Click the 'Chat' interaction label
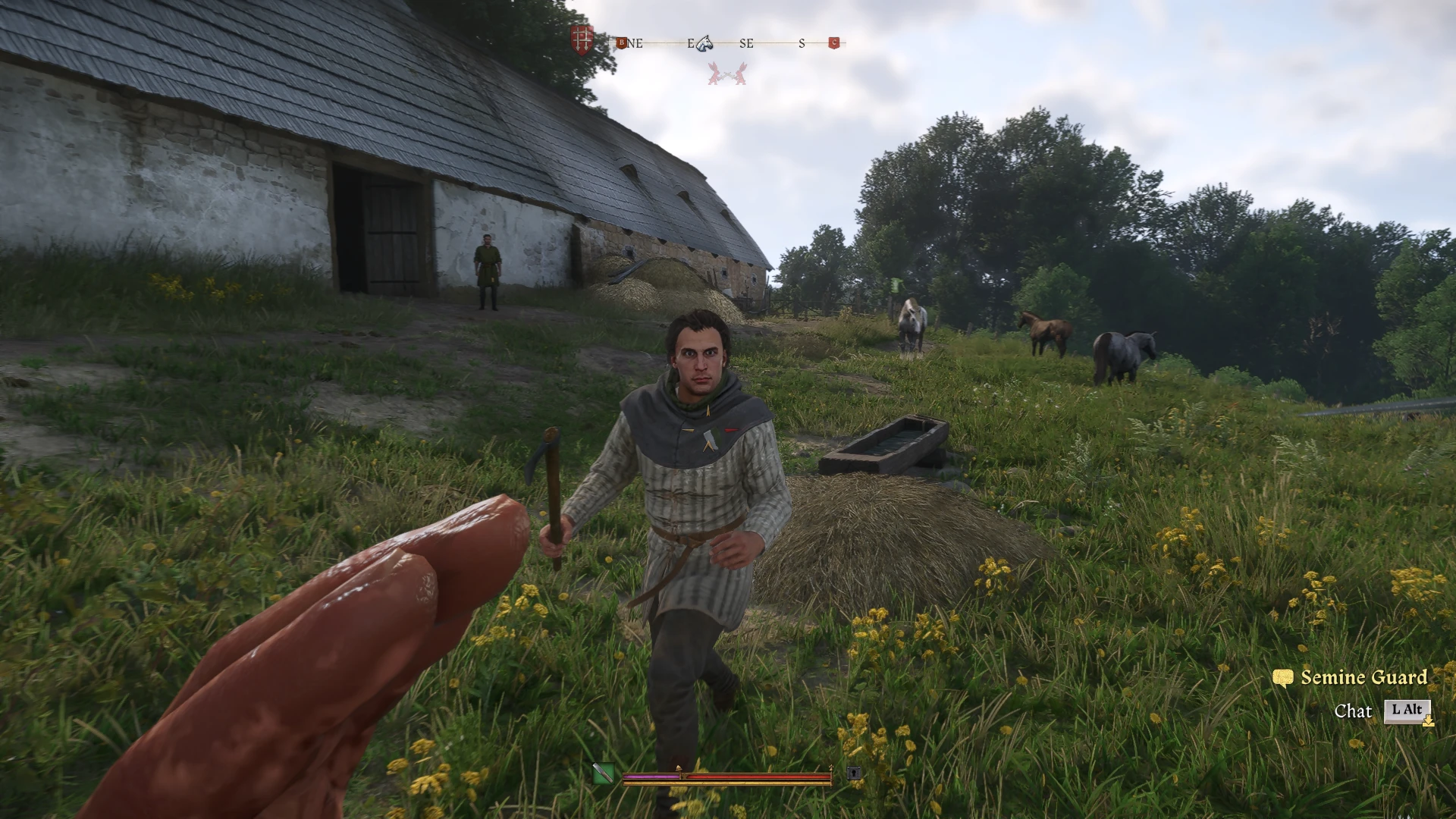 (1355, 711)
